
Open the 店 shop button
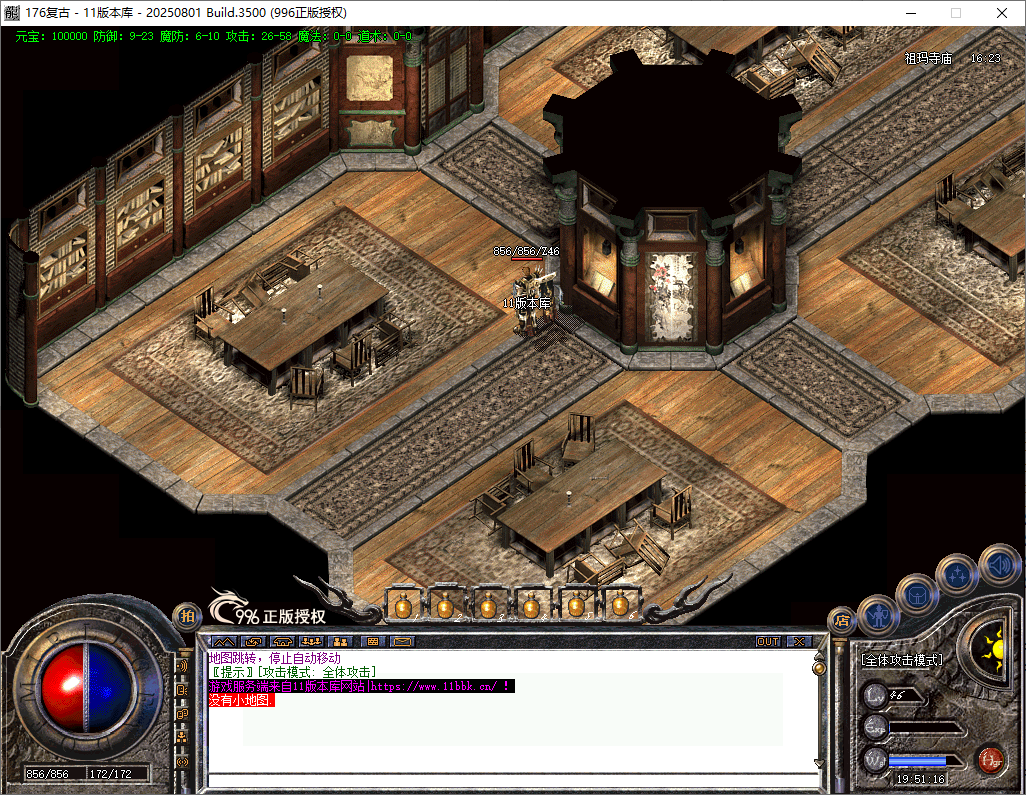(x=842, y=619)
